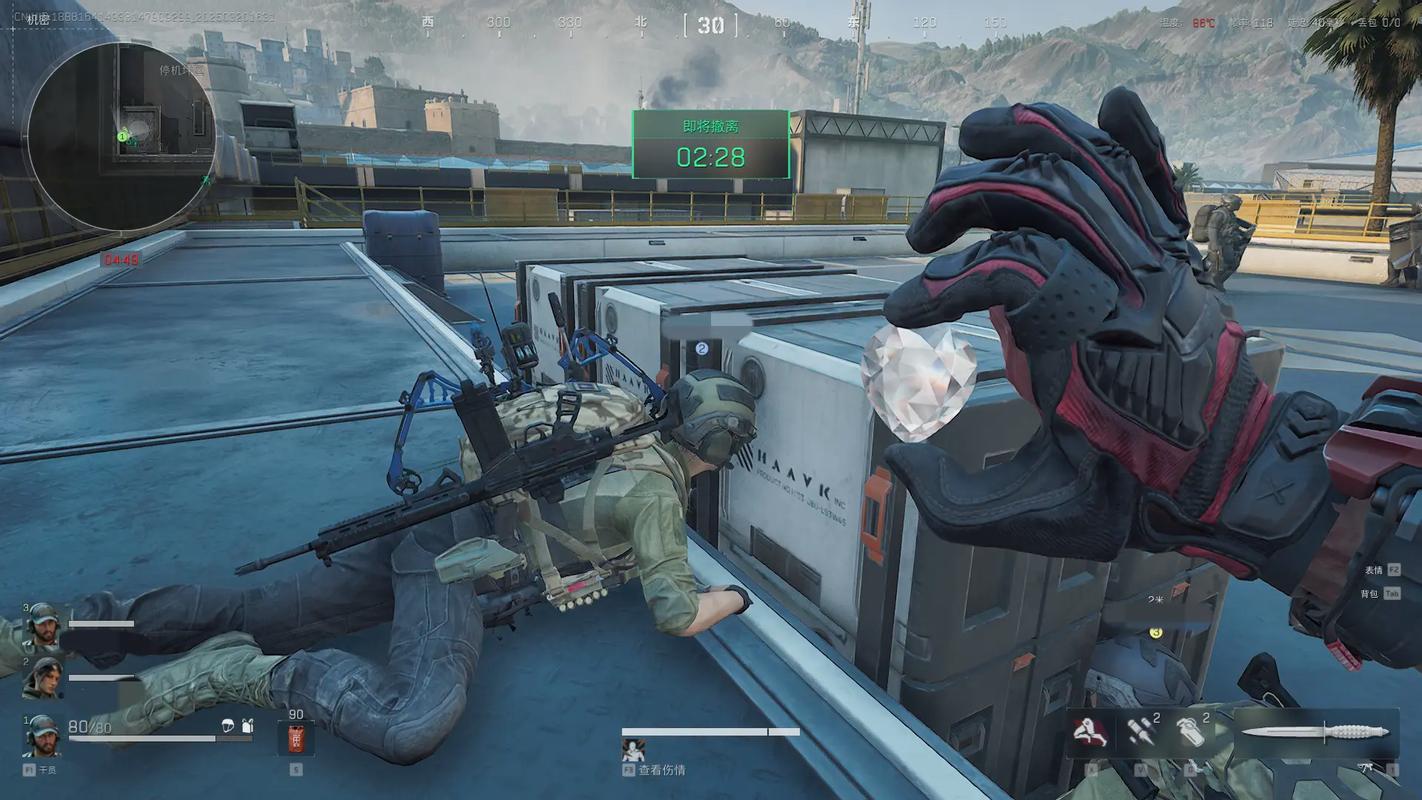The width and height of the screenshot is (1422, 800).
Task: Use the orange armor repair item
Action: (296, 739)
